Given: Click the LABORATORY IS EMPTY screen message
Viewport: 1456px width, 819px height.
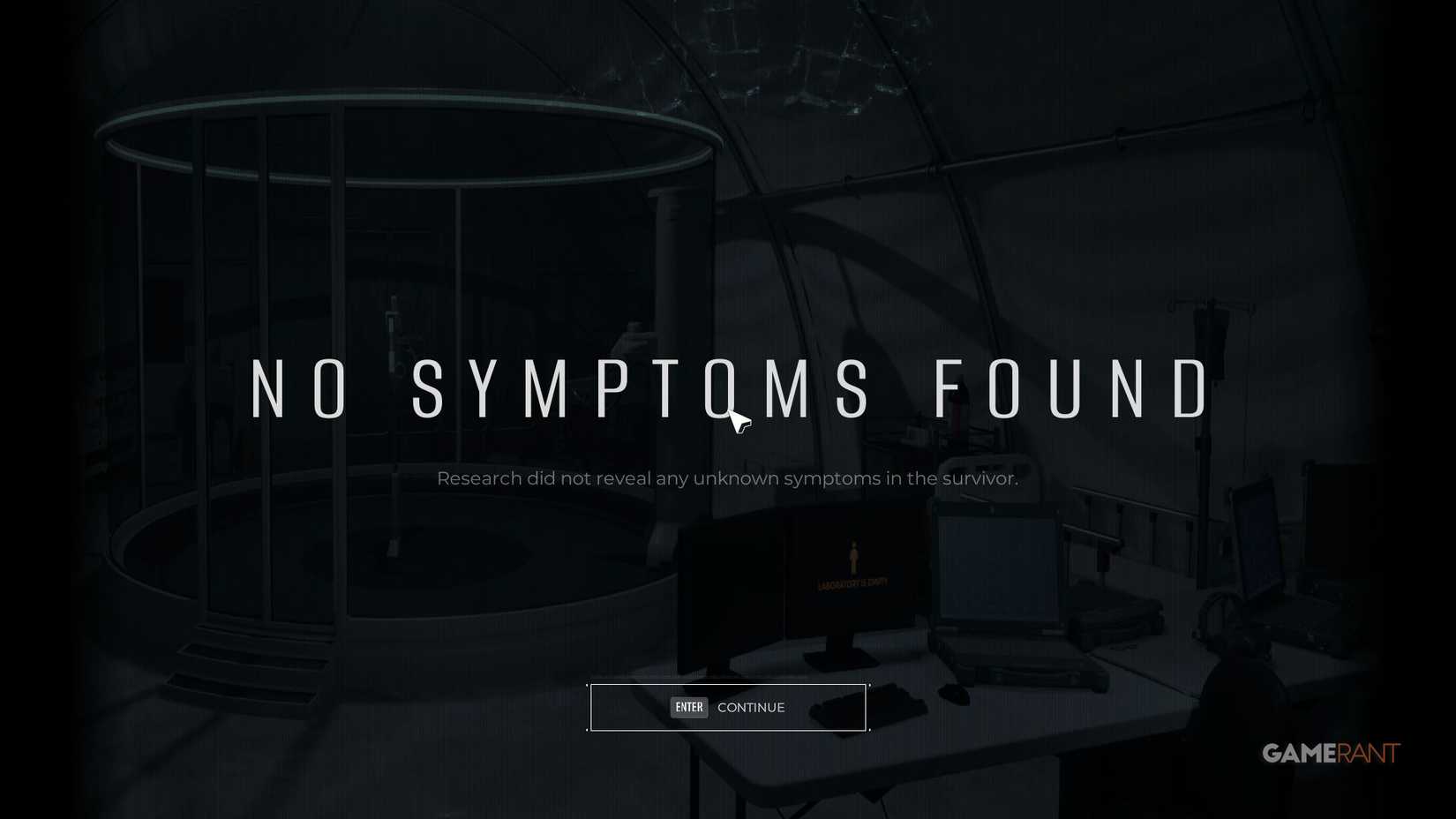Looking at the screenshot, I should coord(853,583).
